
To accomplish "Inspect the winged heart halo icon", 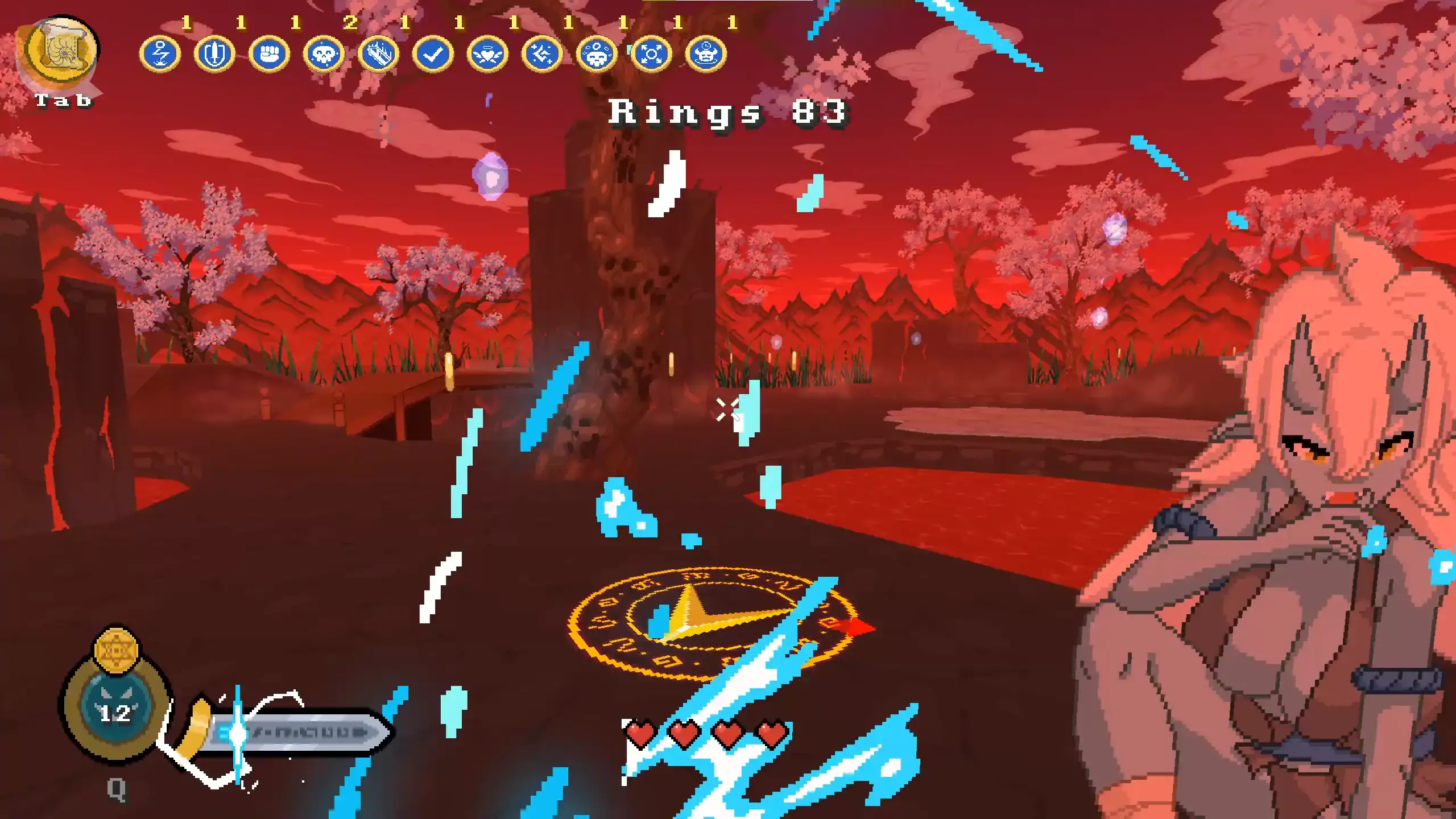I will 487,55.
